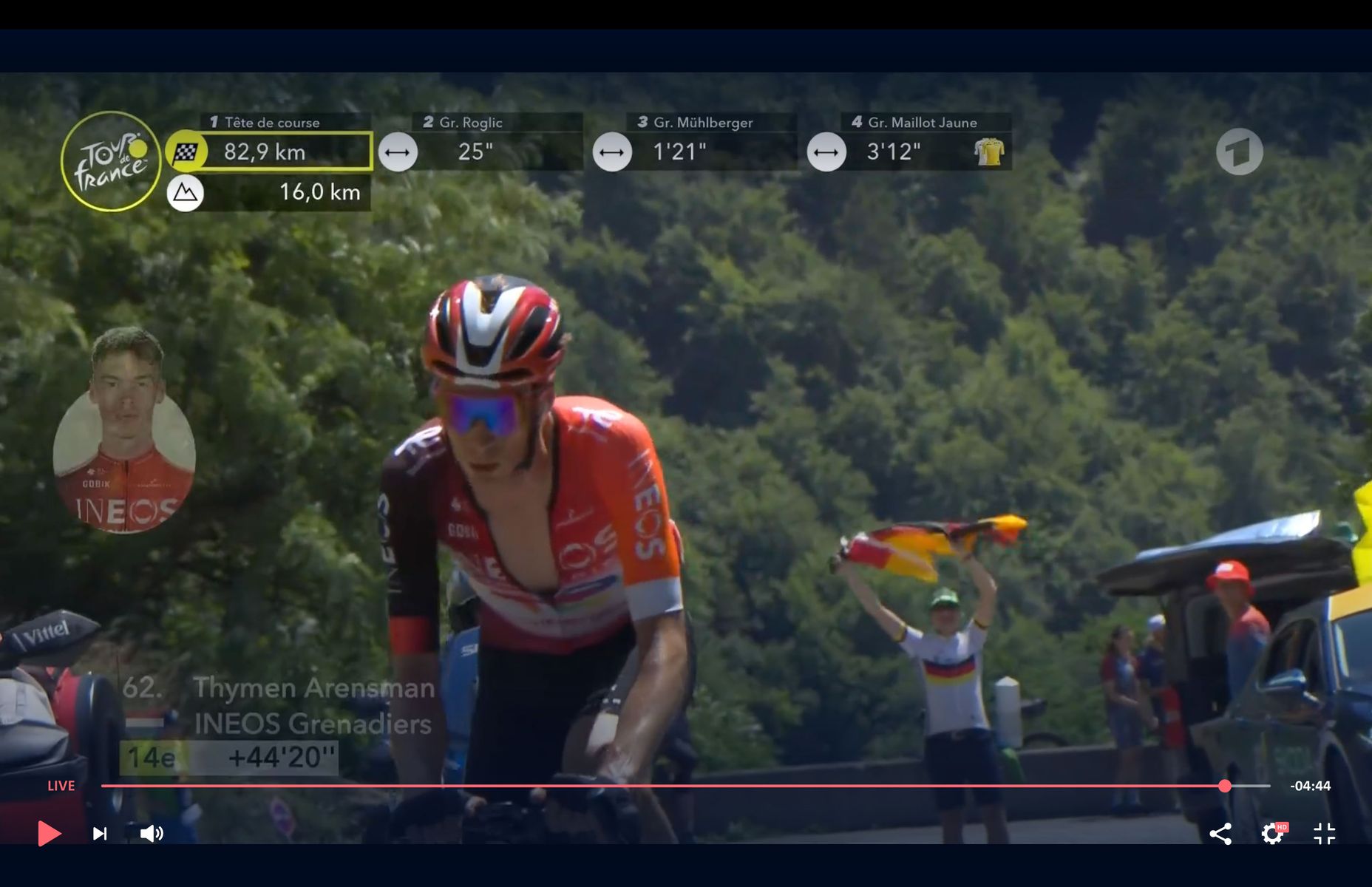The width and height of the screenshot is (1372, 887).
Task: Jump to live via the LIVE label
Action: [x=61, y=786]
